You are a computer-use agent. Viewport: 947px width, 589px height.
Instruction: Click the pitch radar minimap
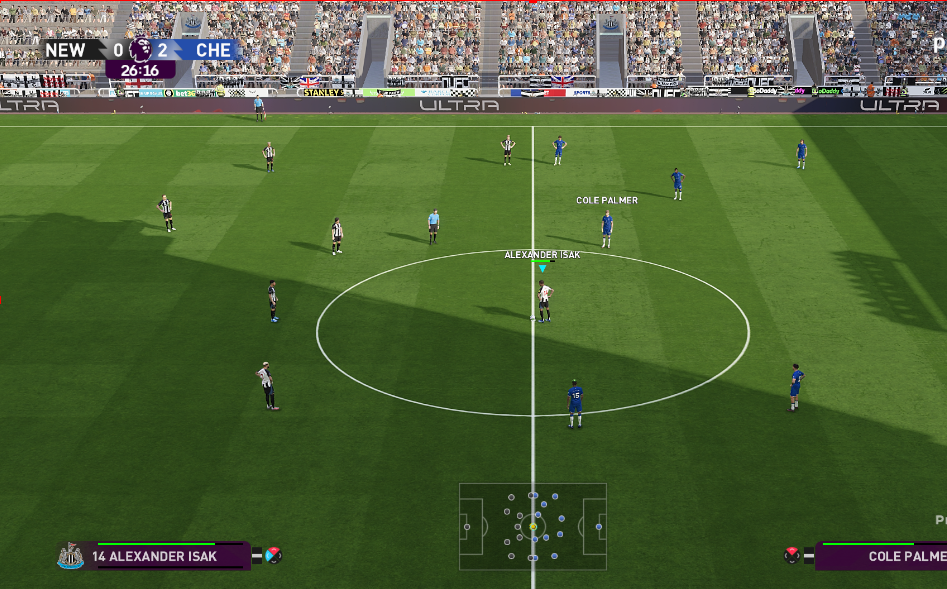(532, 526)
